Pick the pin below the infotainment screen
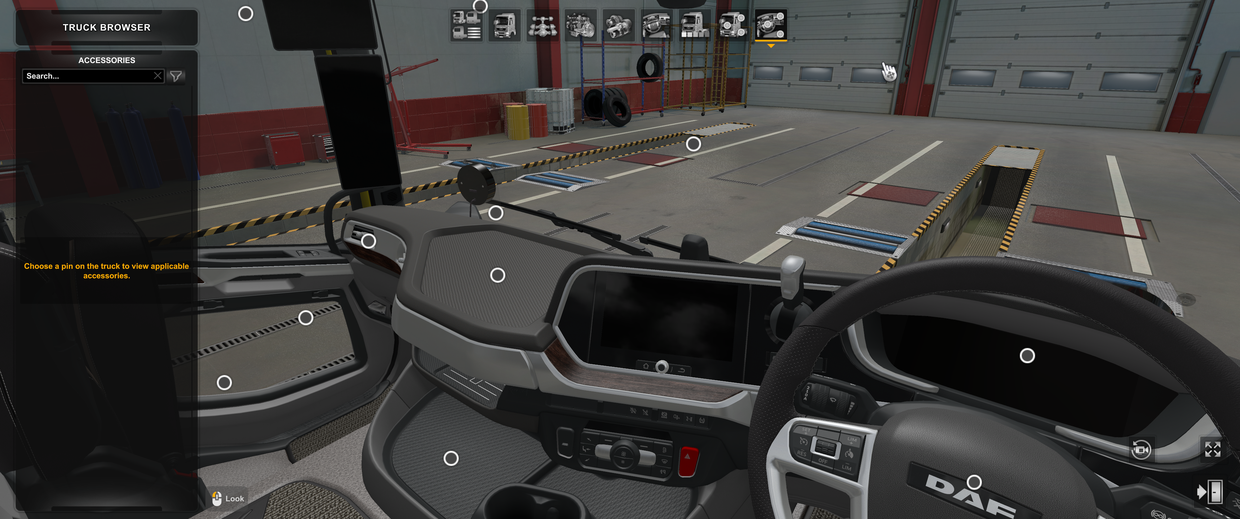This screenshot has width=1240, height=519. coord(661,367)
